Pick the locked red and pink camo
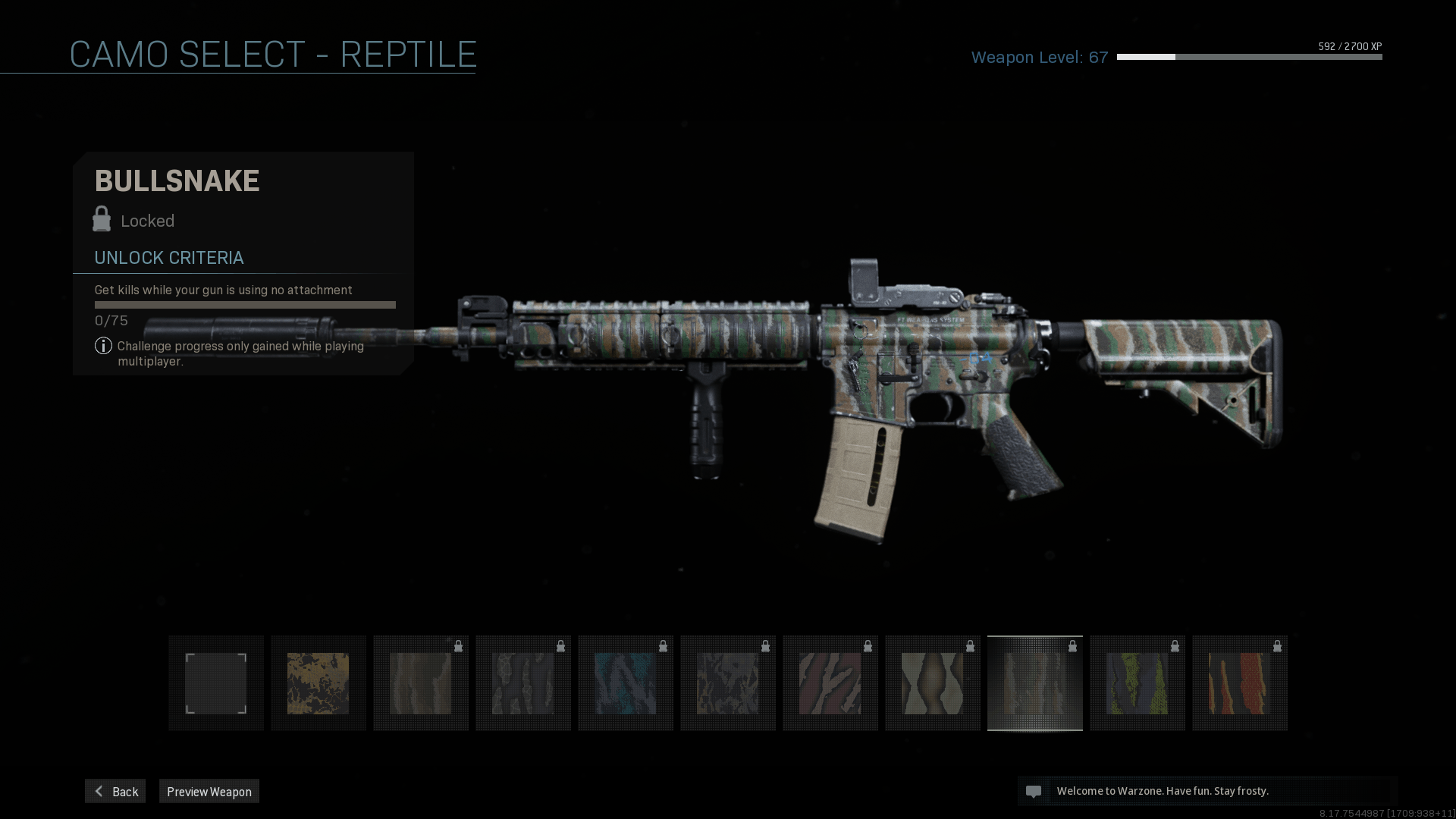This screenshot has width=1456, height=819. tap(830, 683)
